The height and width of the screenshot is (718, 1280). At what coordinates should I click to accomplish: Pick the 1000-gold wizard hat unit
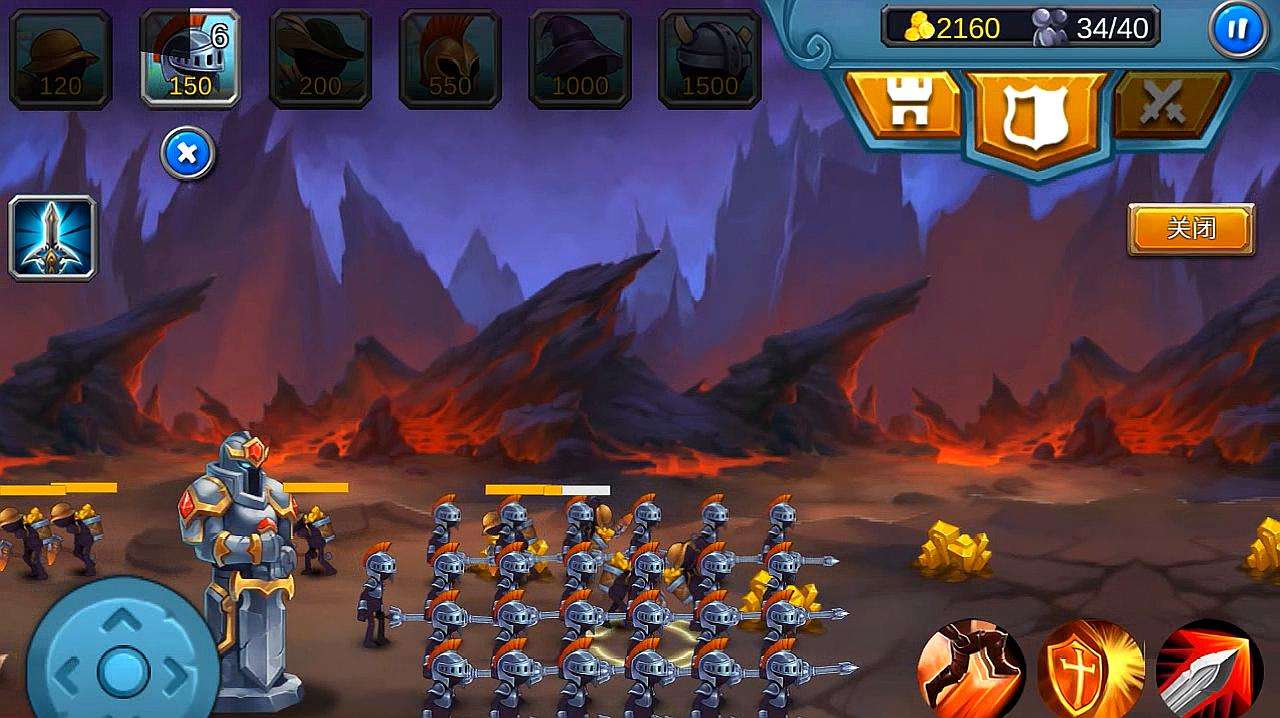point(580,58)
